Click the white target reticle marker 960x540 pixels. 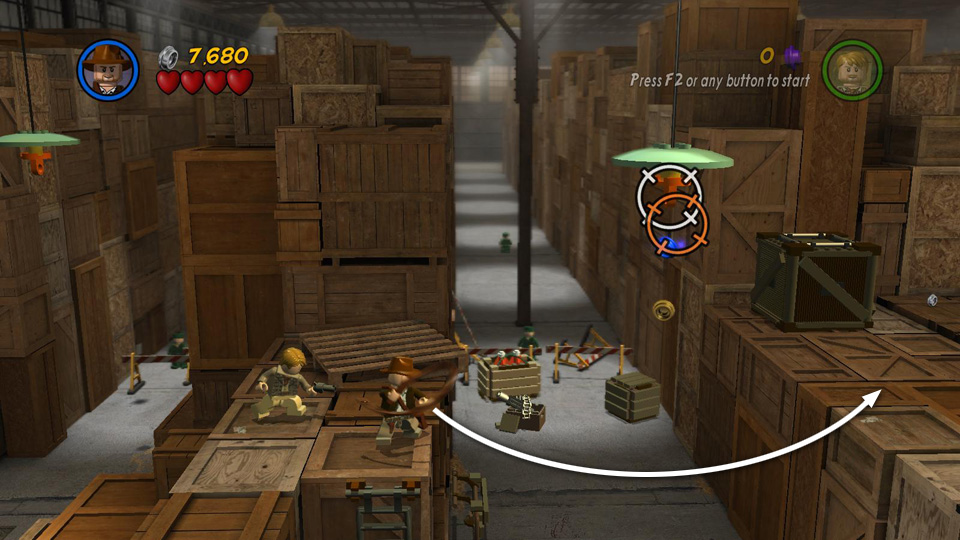(x=667, y=191)
